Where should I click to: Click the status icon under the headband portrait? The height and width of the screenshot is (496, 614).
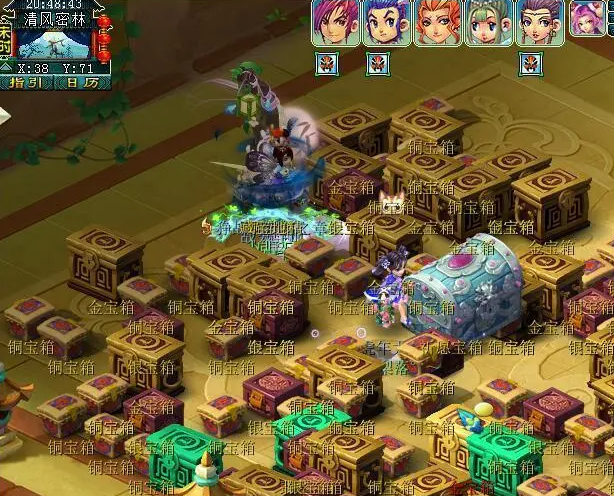tap(530, 64)
